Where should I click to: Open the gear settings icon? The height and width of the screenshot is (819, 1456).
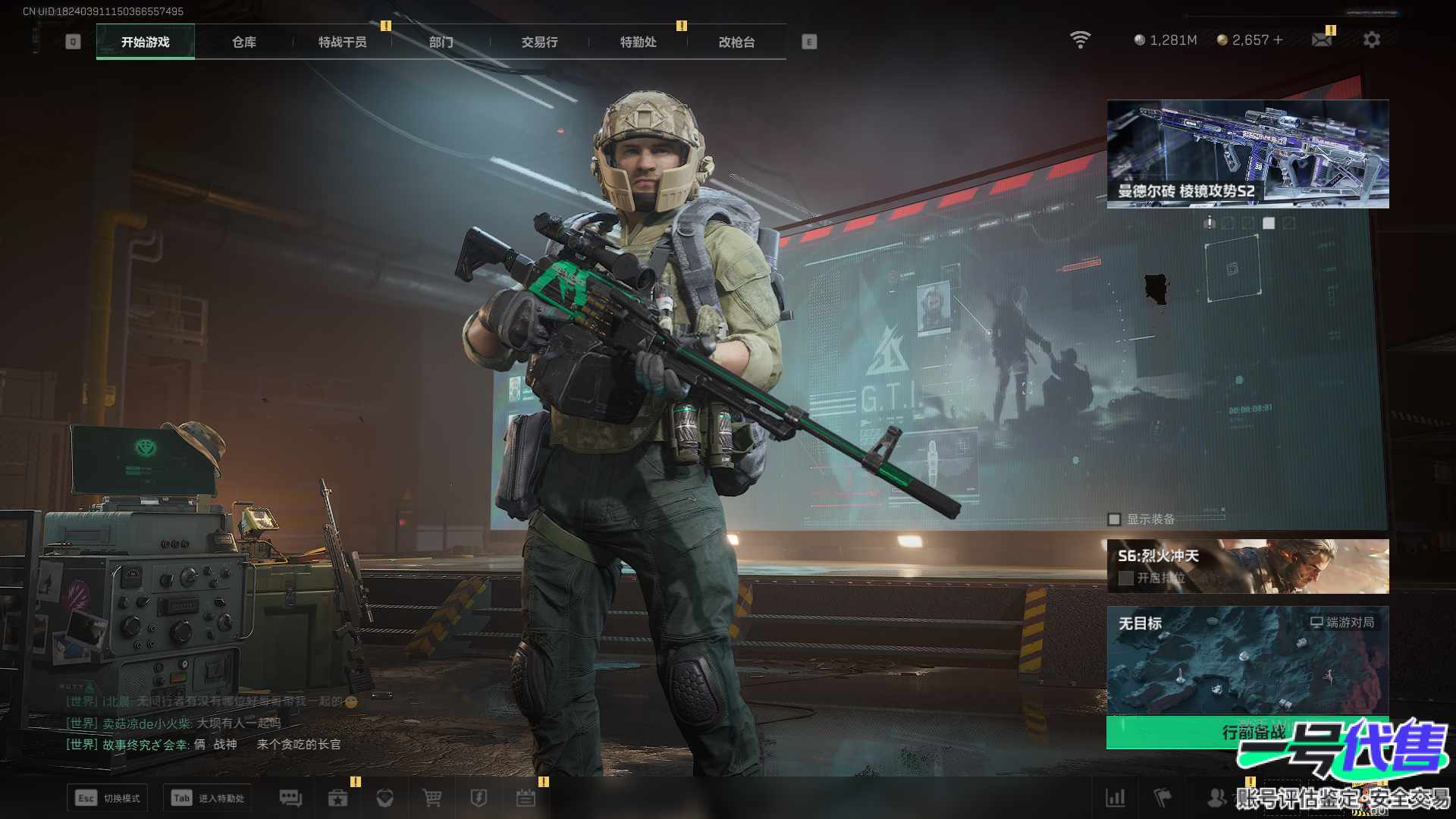point(1371,40)
